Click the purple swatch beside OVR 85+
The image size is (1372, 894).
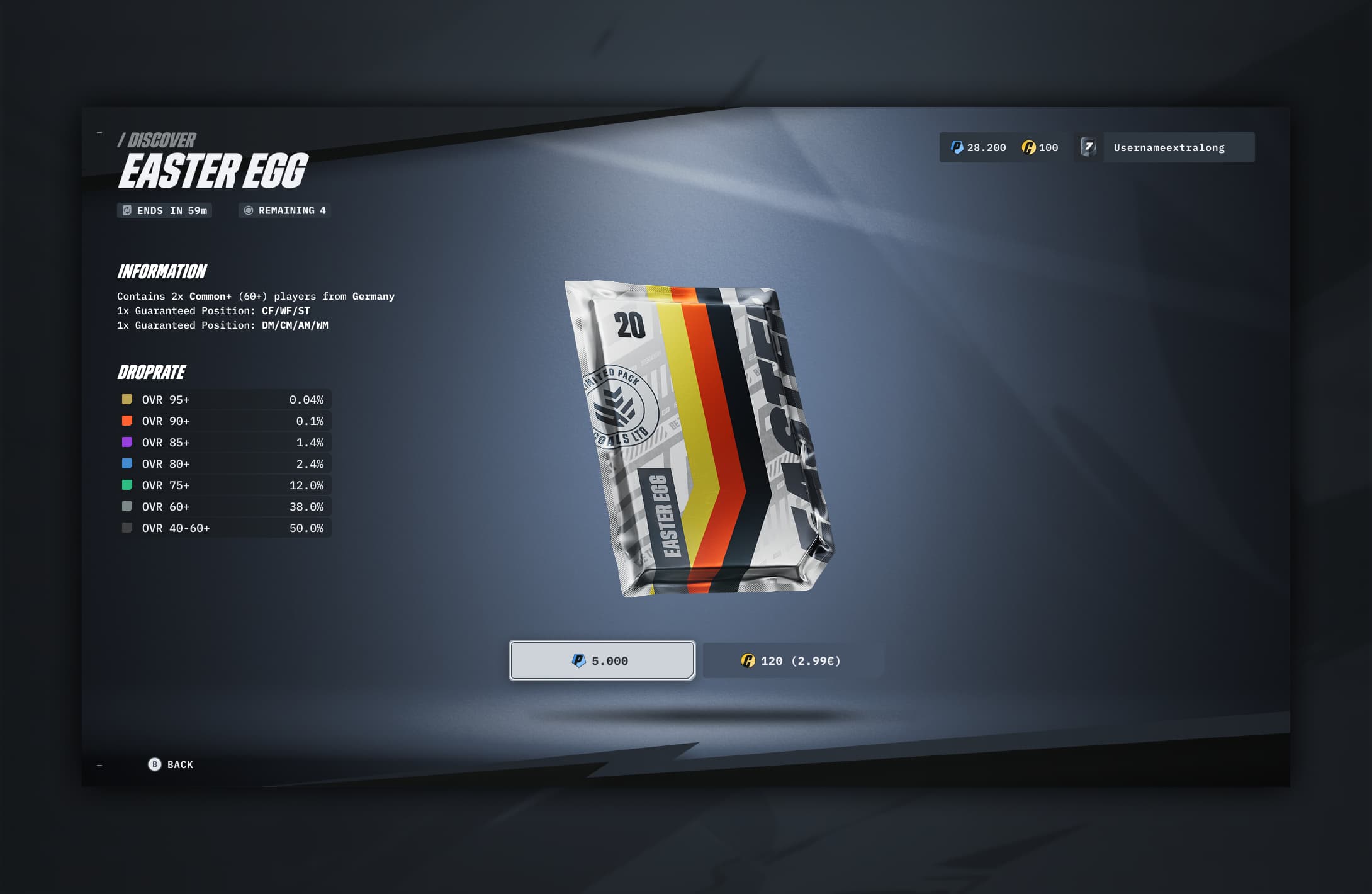coord(128,442)
